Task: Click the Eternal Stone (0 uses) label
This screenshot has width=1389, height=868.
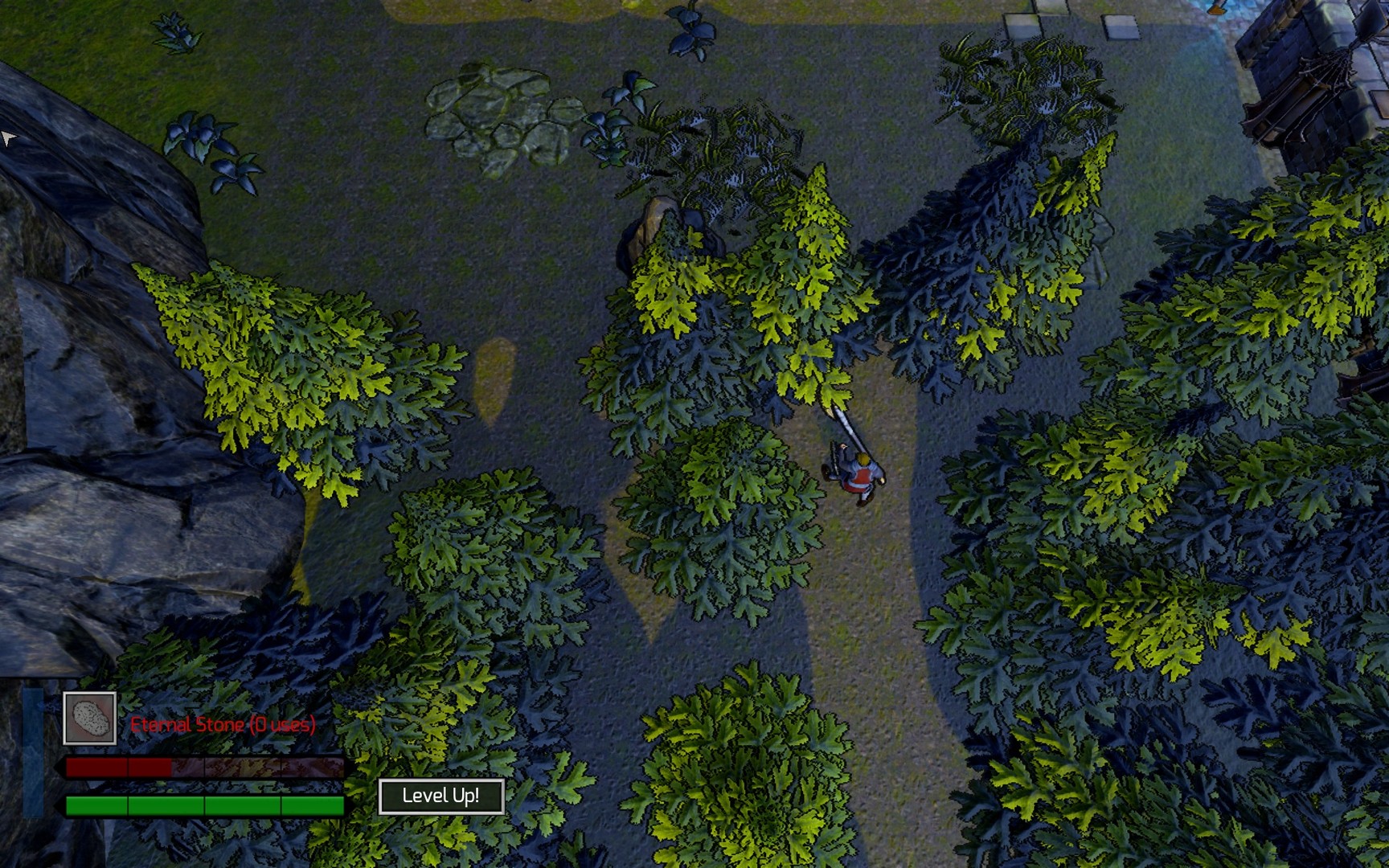Action: [223, 726]
